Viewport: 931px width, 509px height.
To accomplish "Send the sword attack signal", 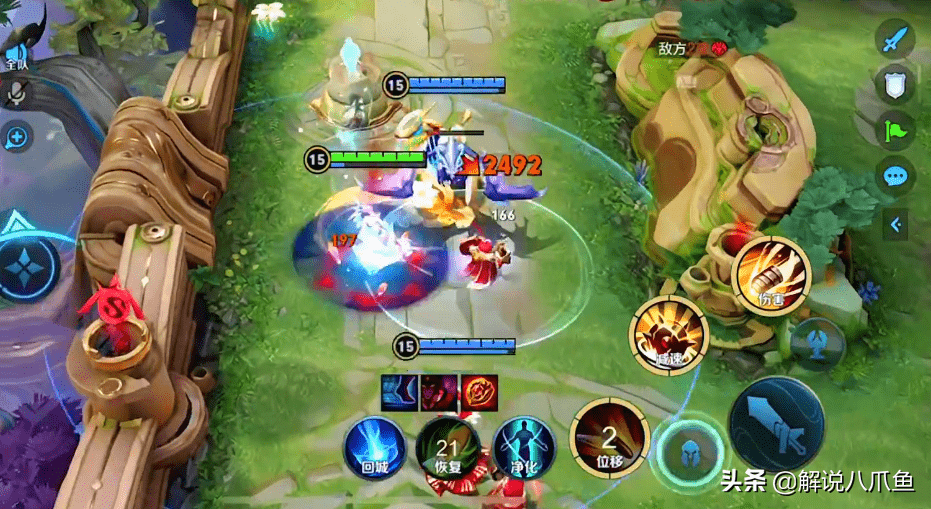I will pyautogui.click(x=894, y=38).
